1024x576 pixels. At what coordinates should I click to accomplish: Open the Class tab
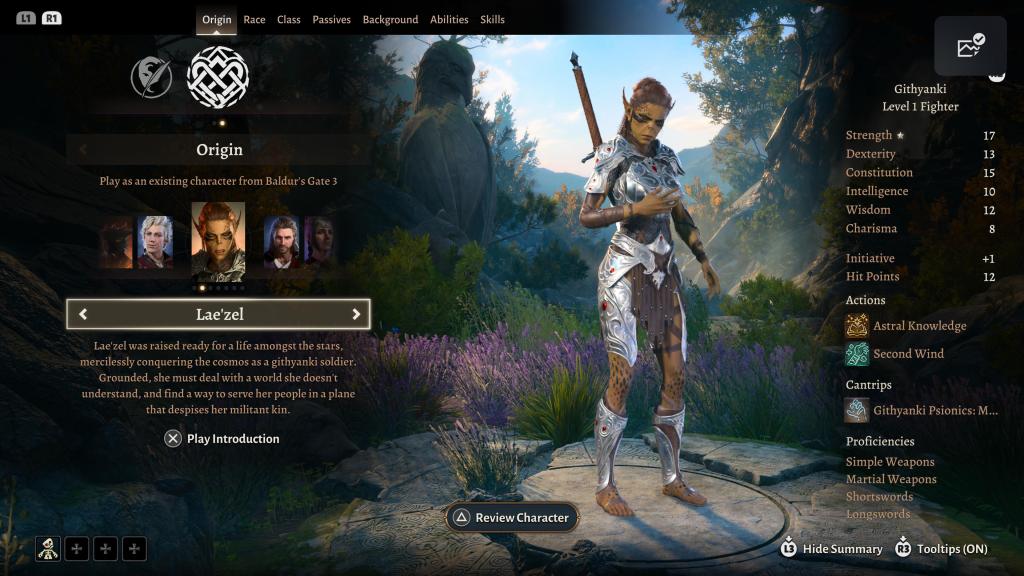pos(289,19)
